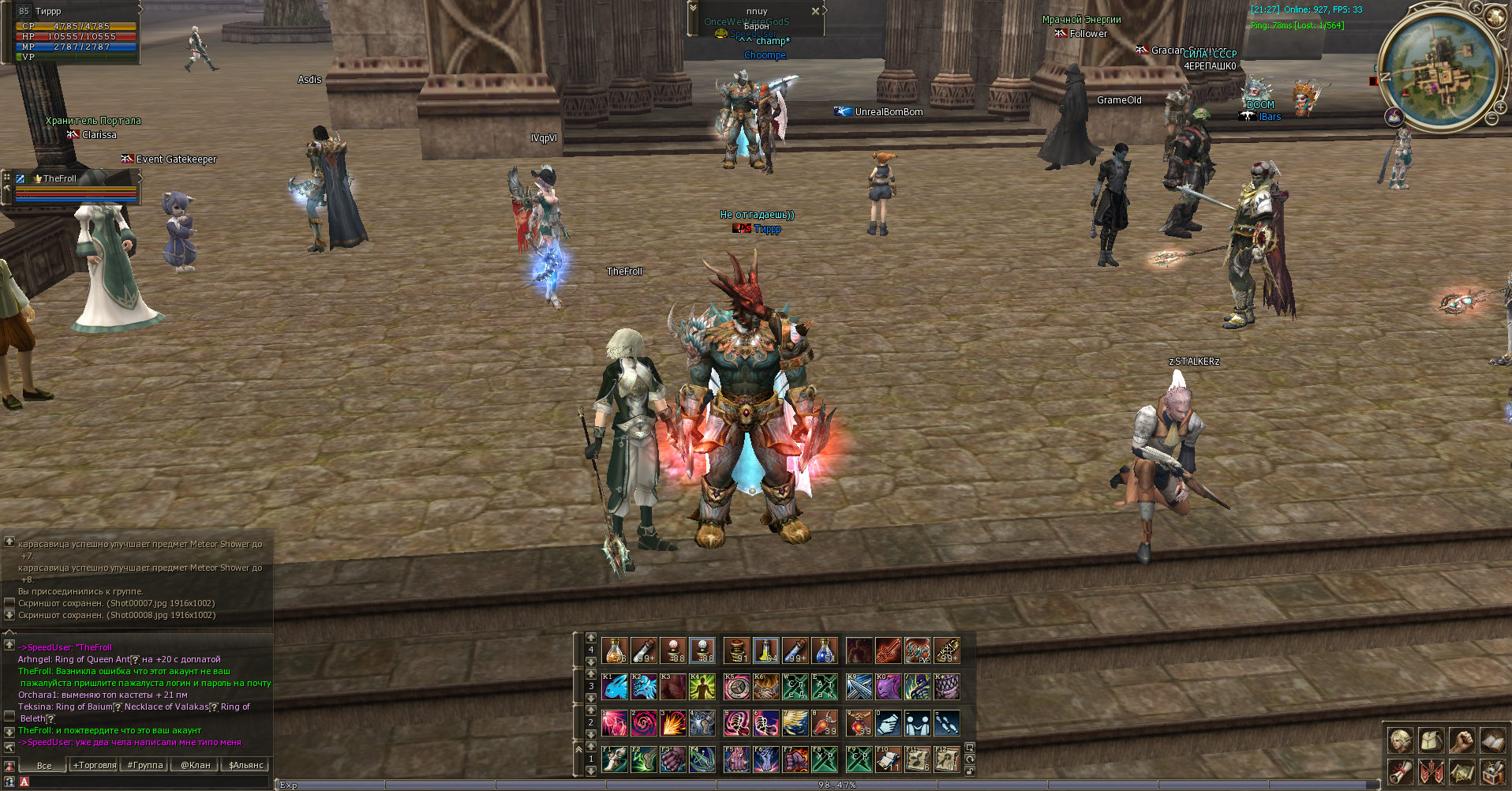The height and width of the screenshot is (791, 1512).
Task: Switch to the +Торговля chat tab
Action: pyautogui.click(x=95, y=765)
